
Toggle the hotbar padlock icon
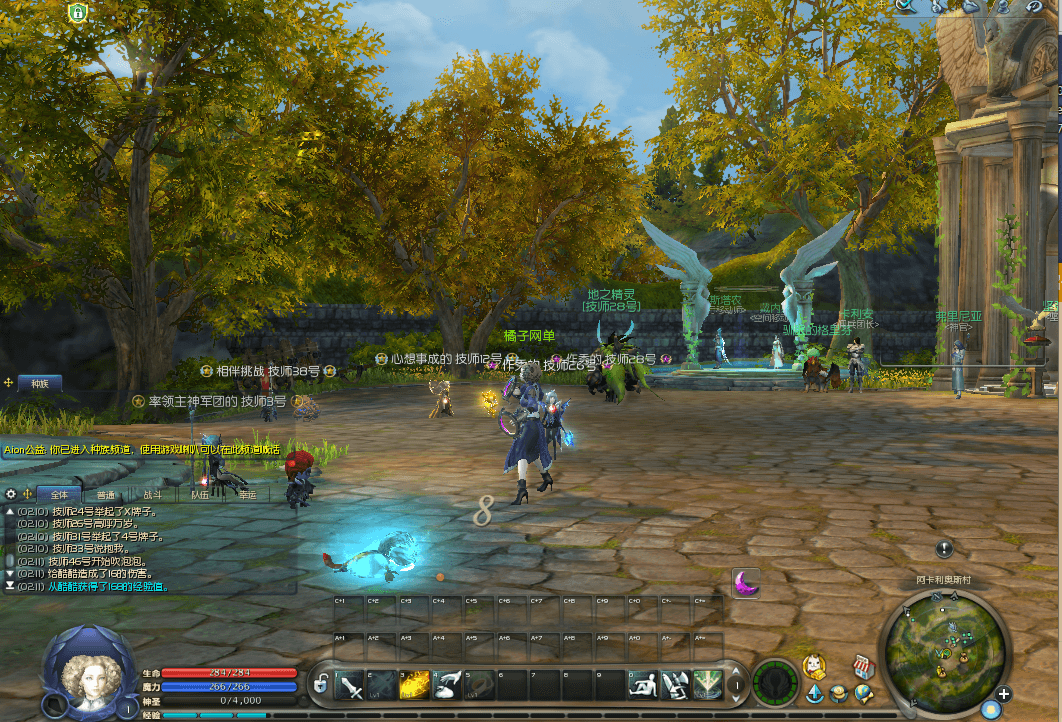(x=321, y=685)
